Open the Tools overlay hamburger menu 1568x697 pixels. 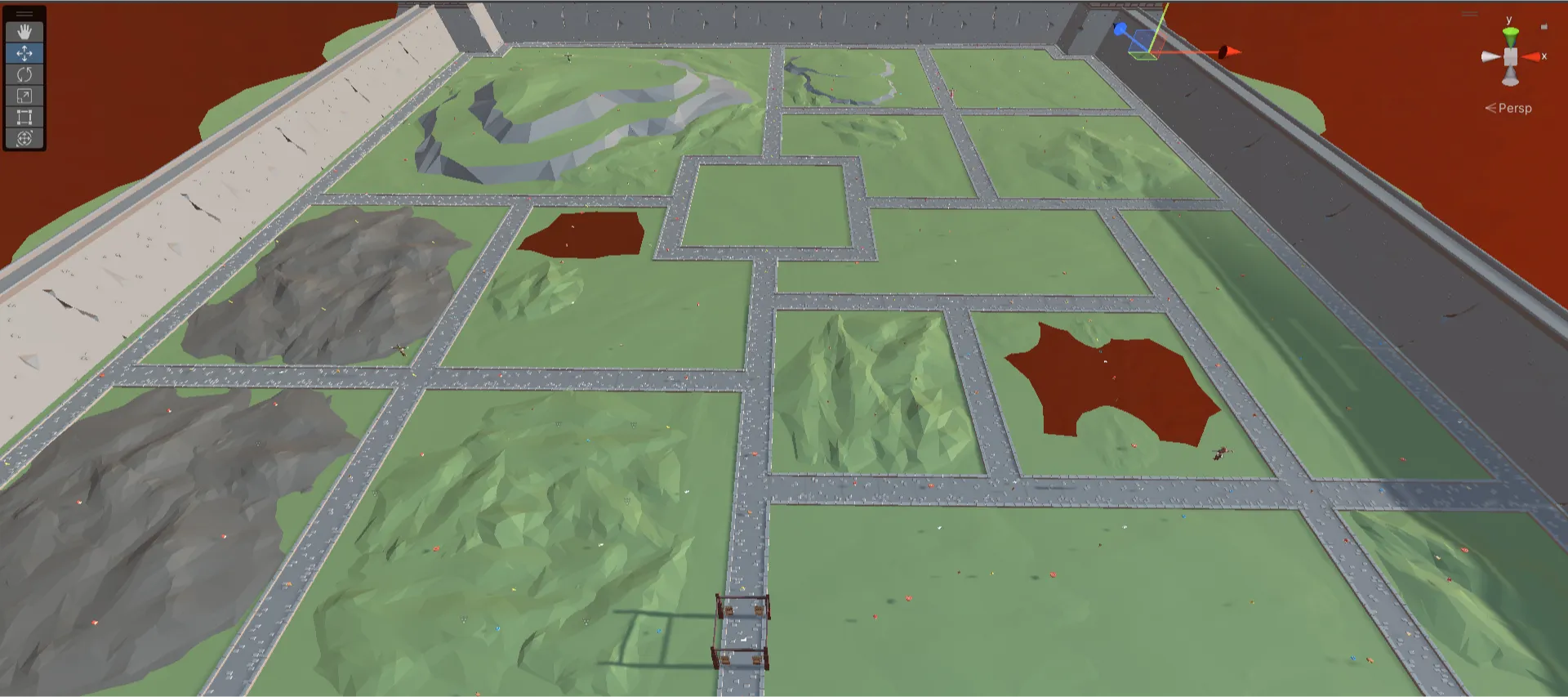(x=24, y=12)
